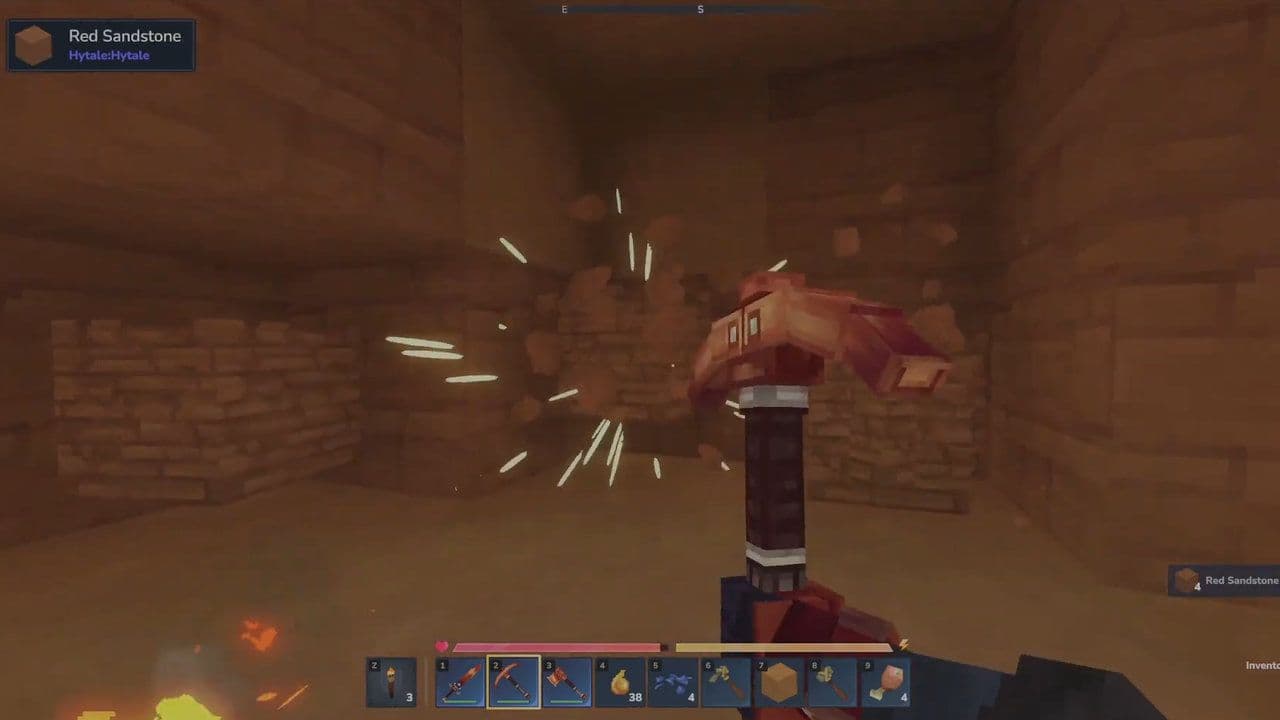The height and width of the screenshot is (720, 1280).
Task: Click the E marker on the compass
Action: (x=563, y=8)
